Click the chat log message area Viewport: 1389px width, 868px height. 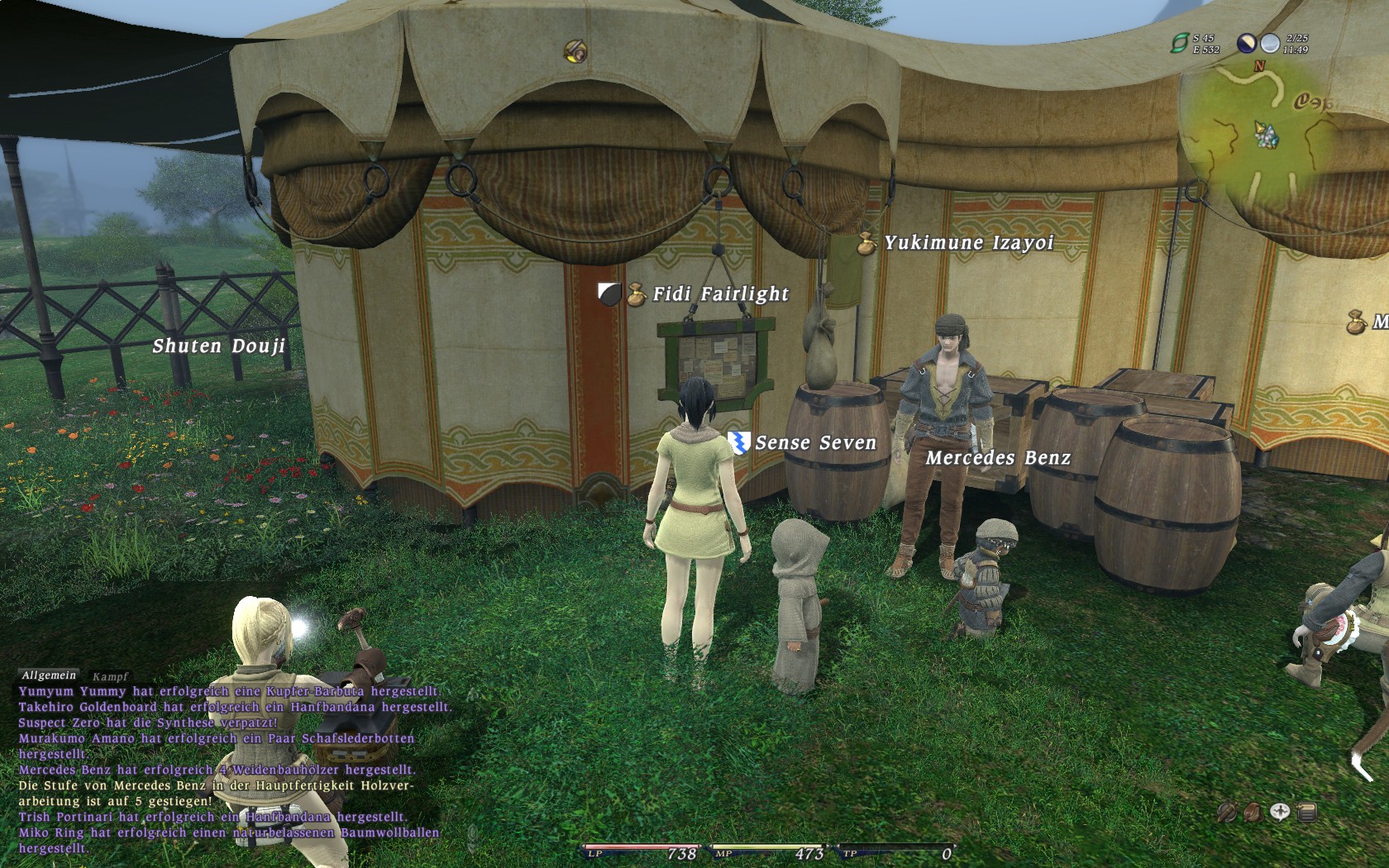(x=223, y=769)
